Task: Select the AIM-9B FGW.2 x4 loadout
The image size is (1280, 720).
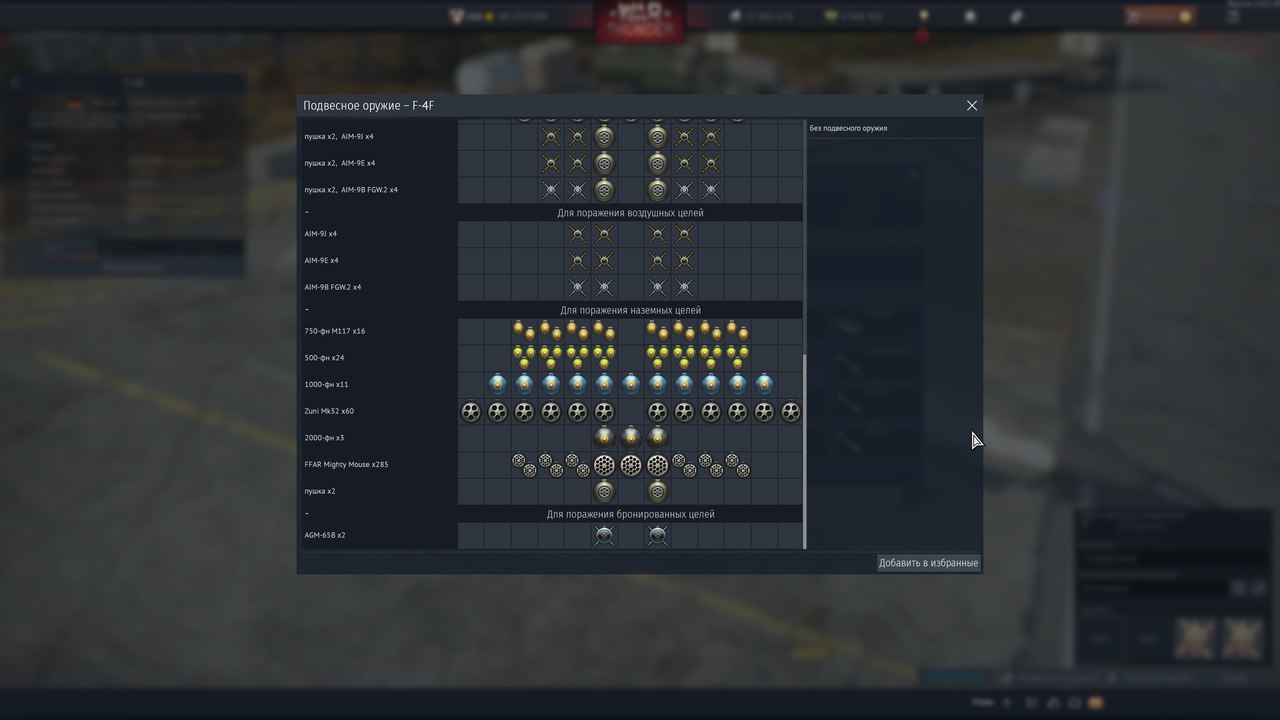Action: 333,288
